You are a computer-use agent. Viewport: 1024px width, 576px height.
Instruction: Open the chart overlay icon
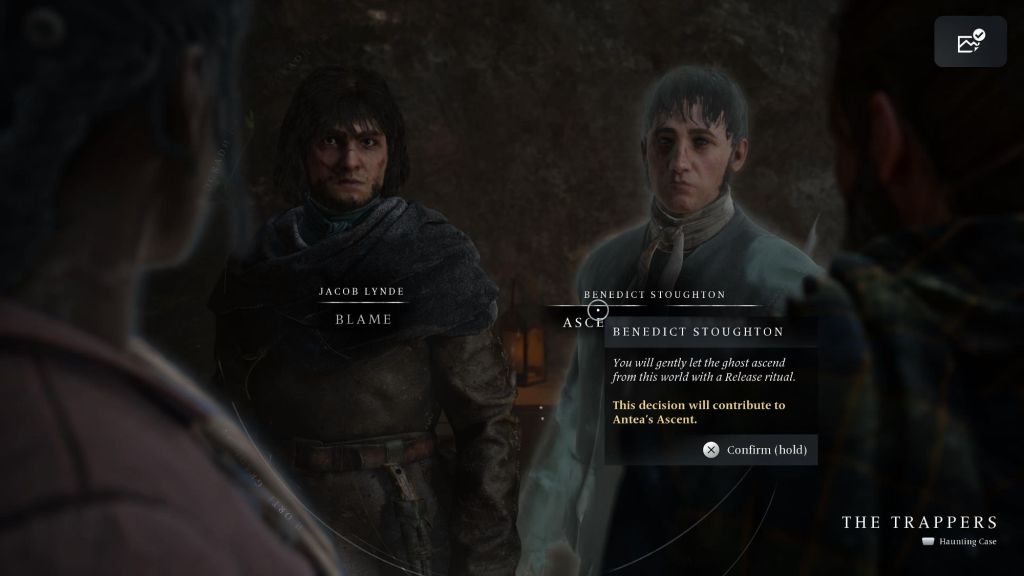coord(970,42)
